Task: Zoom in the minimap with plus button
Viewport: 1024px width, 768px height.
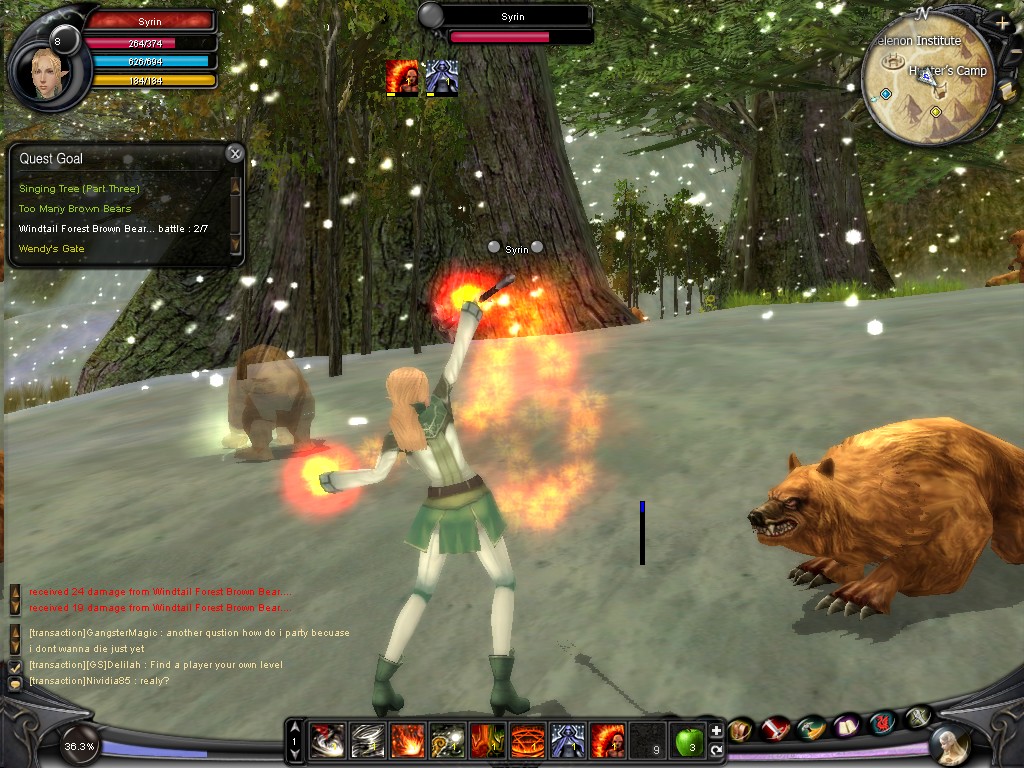Action: click(x=1002, y=23)
